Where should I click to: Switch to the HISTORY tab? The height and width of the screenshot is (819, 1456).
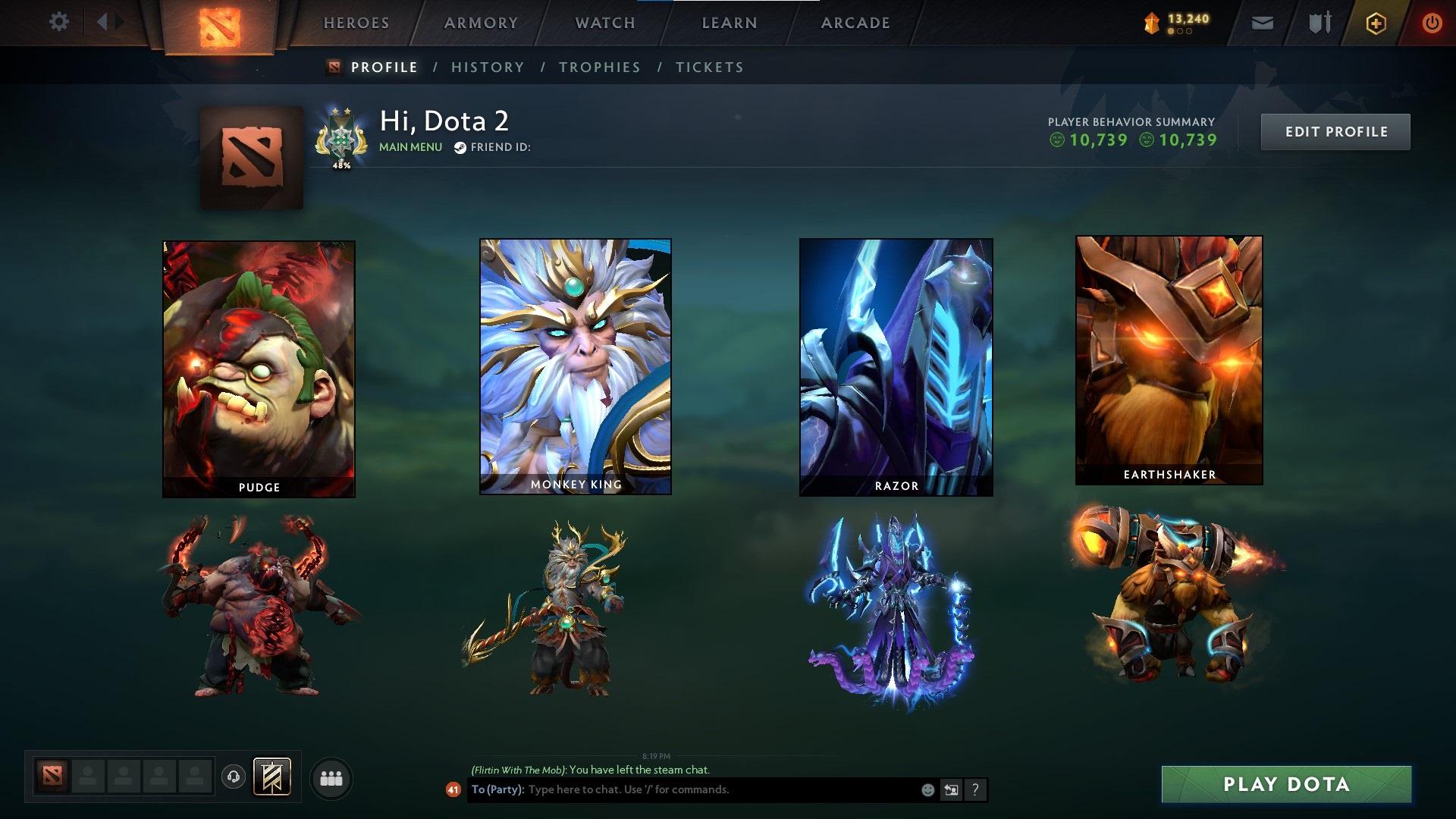pyautogui.click(x=488, y=67)
